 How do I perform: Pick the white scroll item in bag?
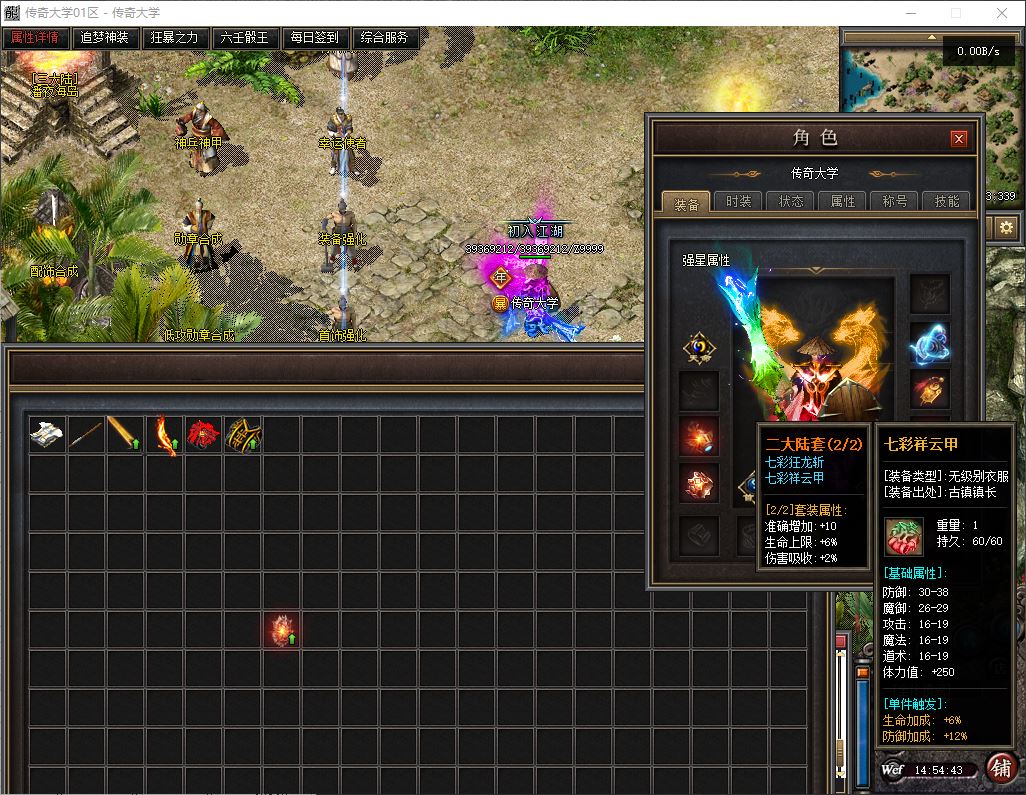(x=47, y=435)
